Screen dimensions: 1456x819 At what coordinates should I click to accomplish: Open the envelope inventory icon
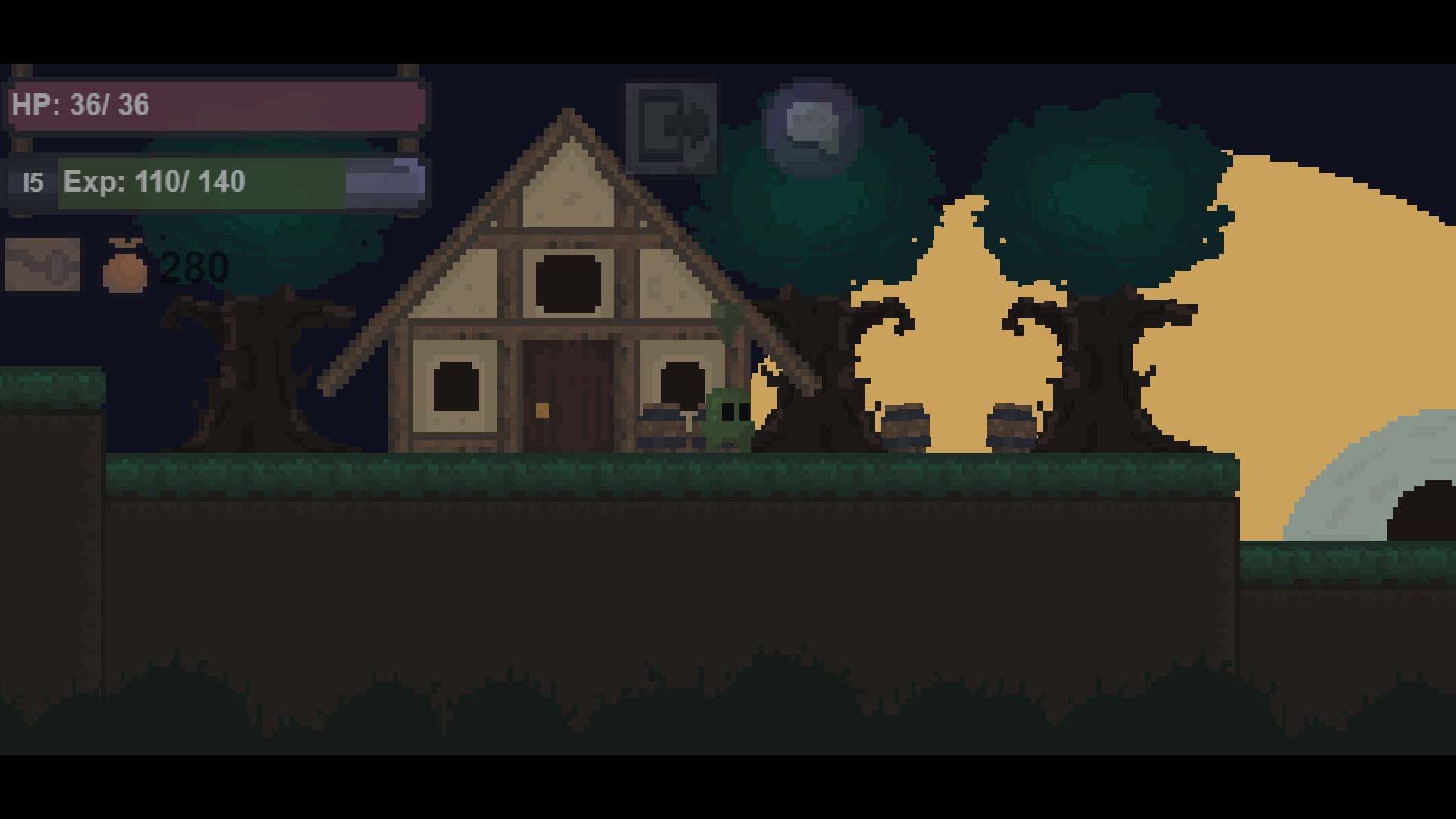pos(42,265)
